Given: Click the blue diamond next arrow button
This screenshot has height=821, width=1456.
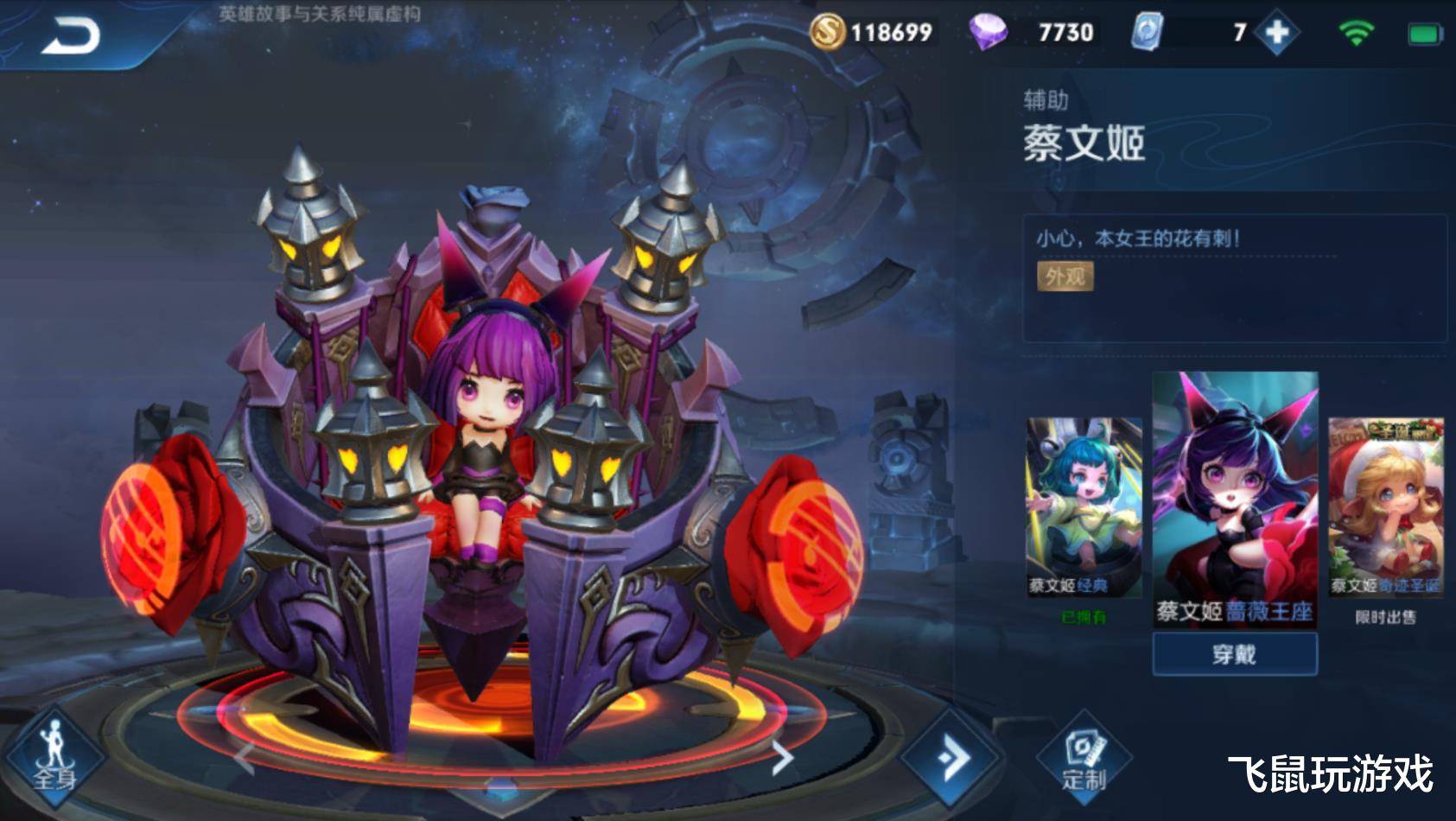Looking at the screenshot, I should [x=952, y=759].
